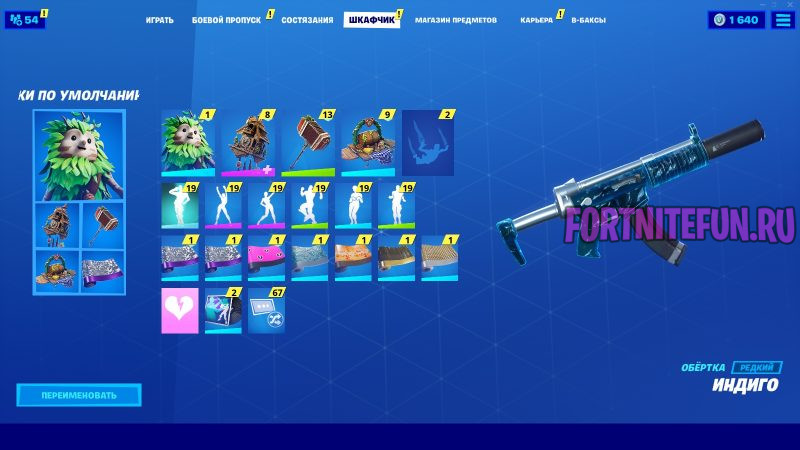Screen dimensions: 800x450
Task: Open the shuffle icon slot marked 67
Action: 267,310
